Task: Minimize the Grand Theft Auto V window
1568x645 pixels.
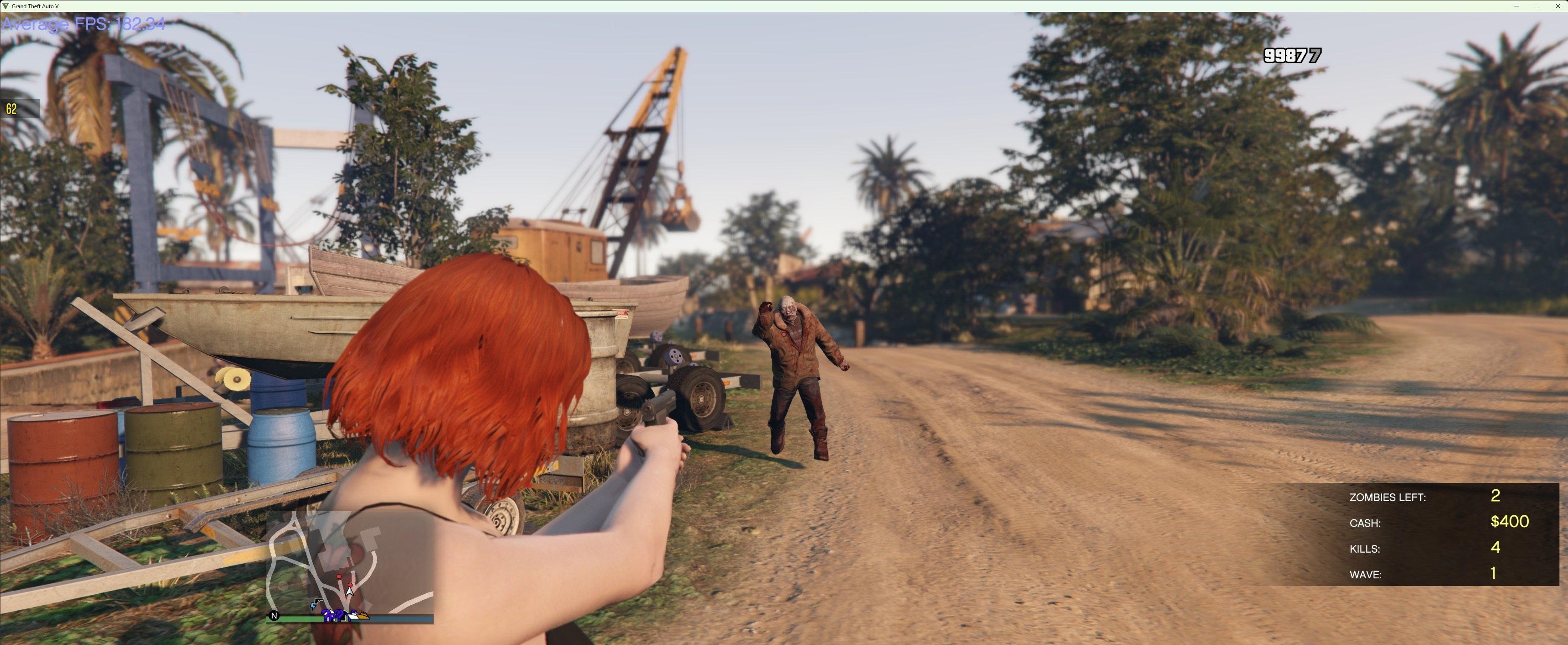Action: [x=1515, y=6]
